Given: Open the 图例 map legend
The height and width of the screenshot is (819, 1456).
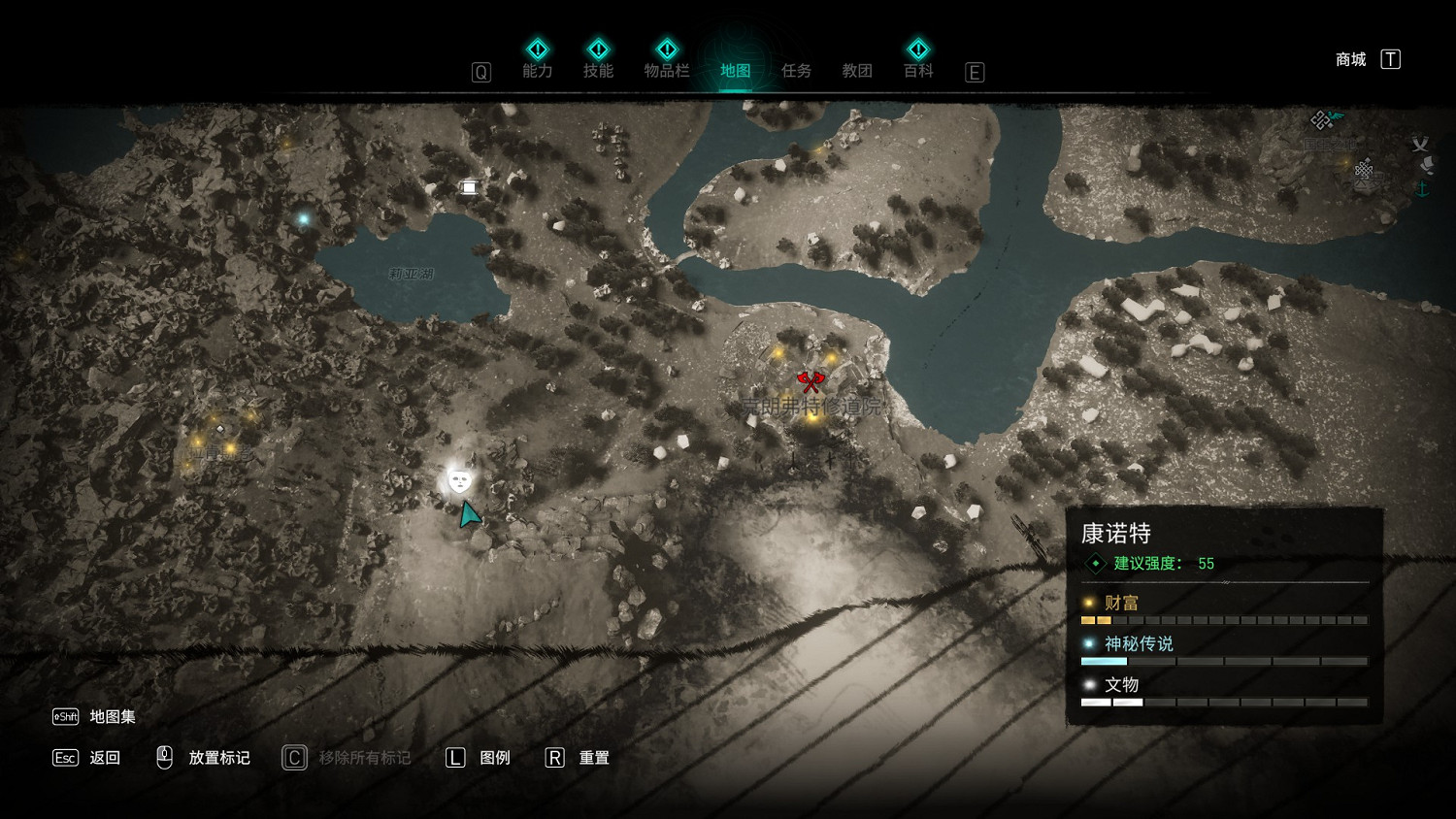Looking at the screenshot, I should pyautogui.click(x=494, y=758).
